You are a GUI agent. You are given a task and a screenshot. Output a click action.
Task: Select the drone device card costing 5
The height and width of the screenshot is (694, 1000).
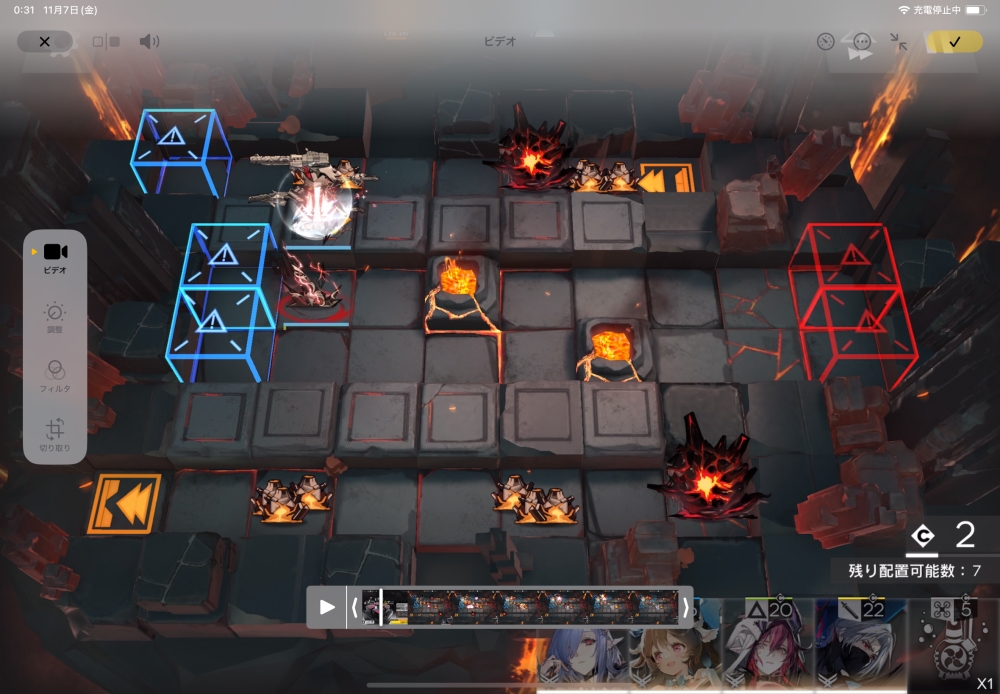point(951,645)
